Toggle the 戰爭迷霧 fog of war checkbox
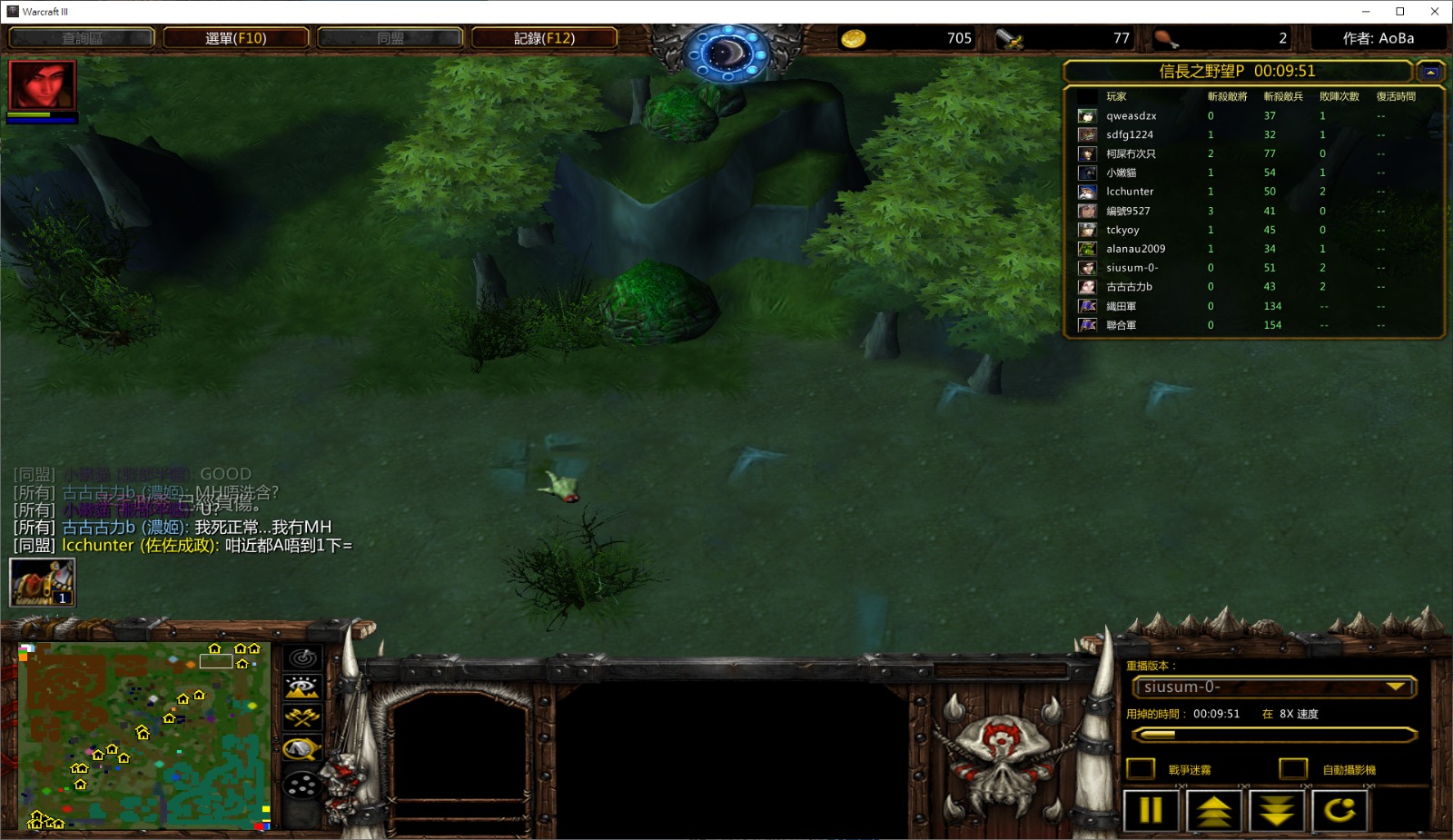 click(1141, 769)
